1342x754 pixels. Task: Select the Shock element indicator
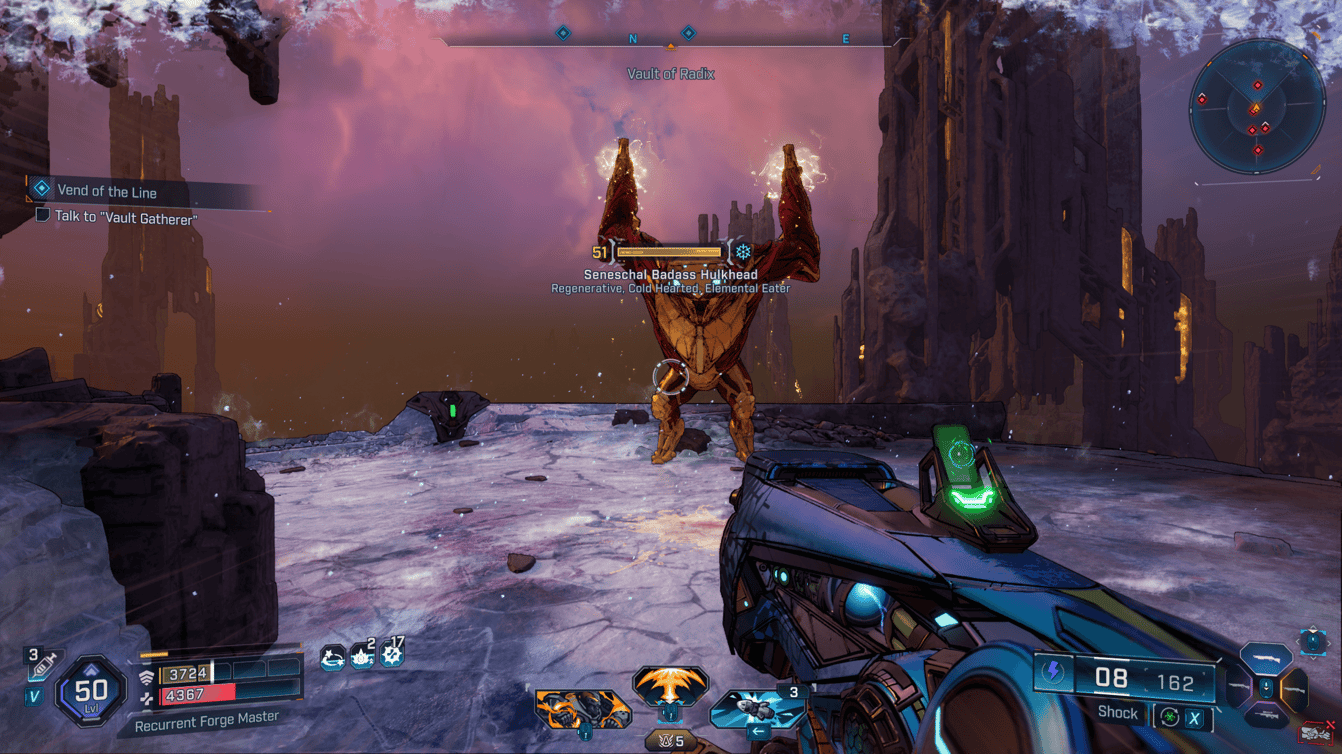[1118, 713]
